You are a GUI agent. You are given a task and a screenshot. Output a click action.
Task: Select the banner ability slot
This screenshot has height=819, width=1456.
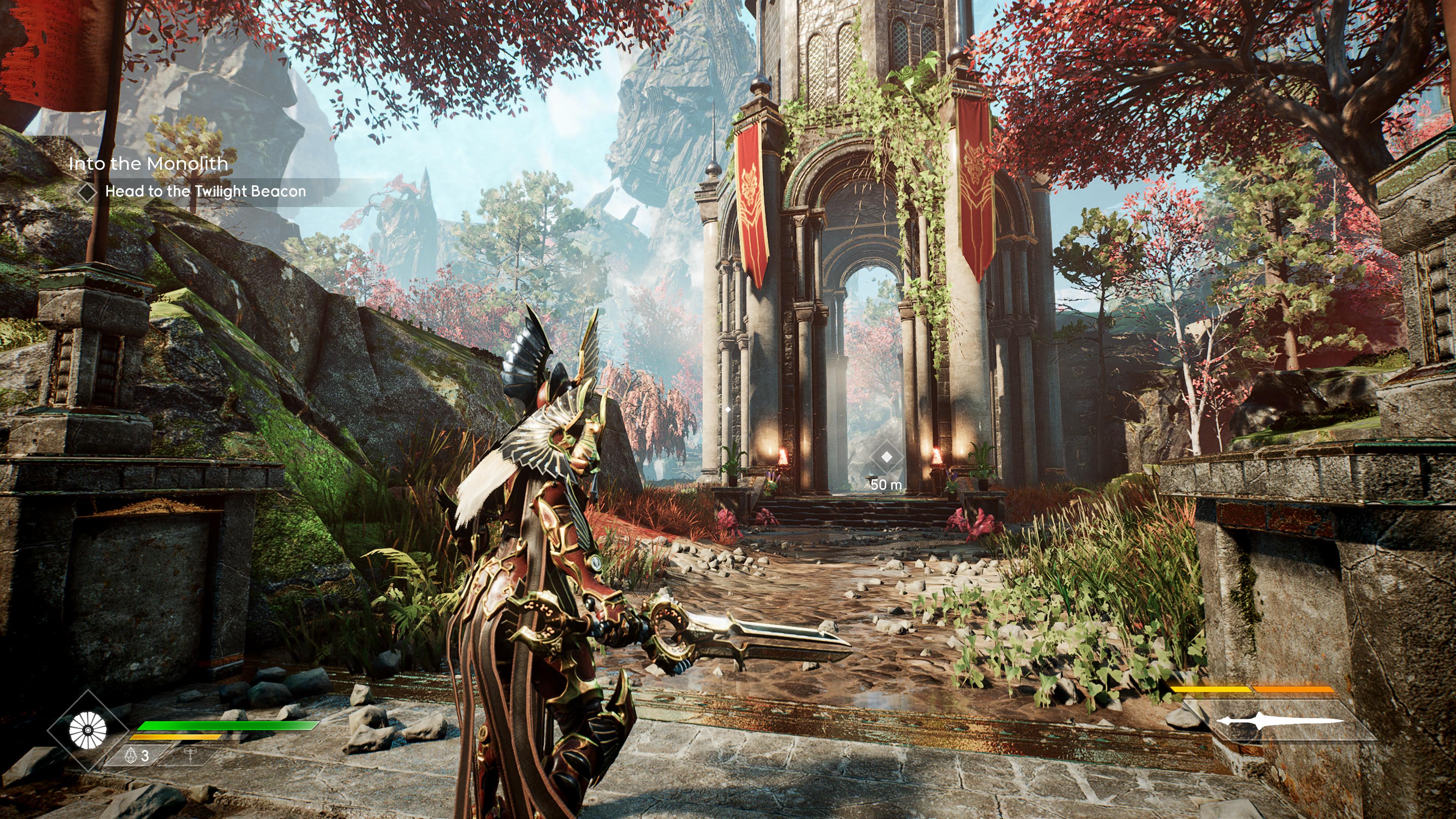[190, 755]
